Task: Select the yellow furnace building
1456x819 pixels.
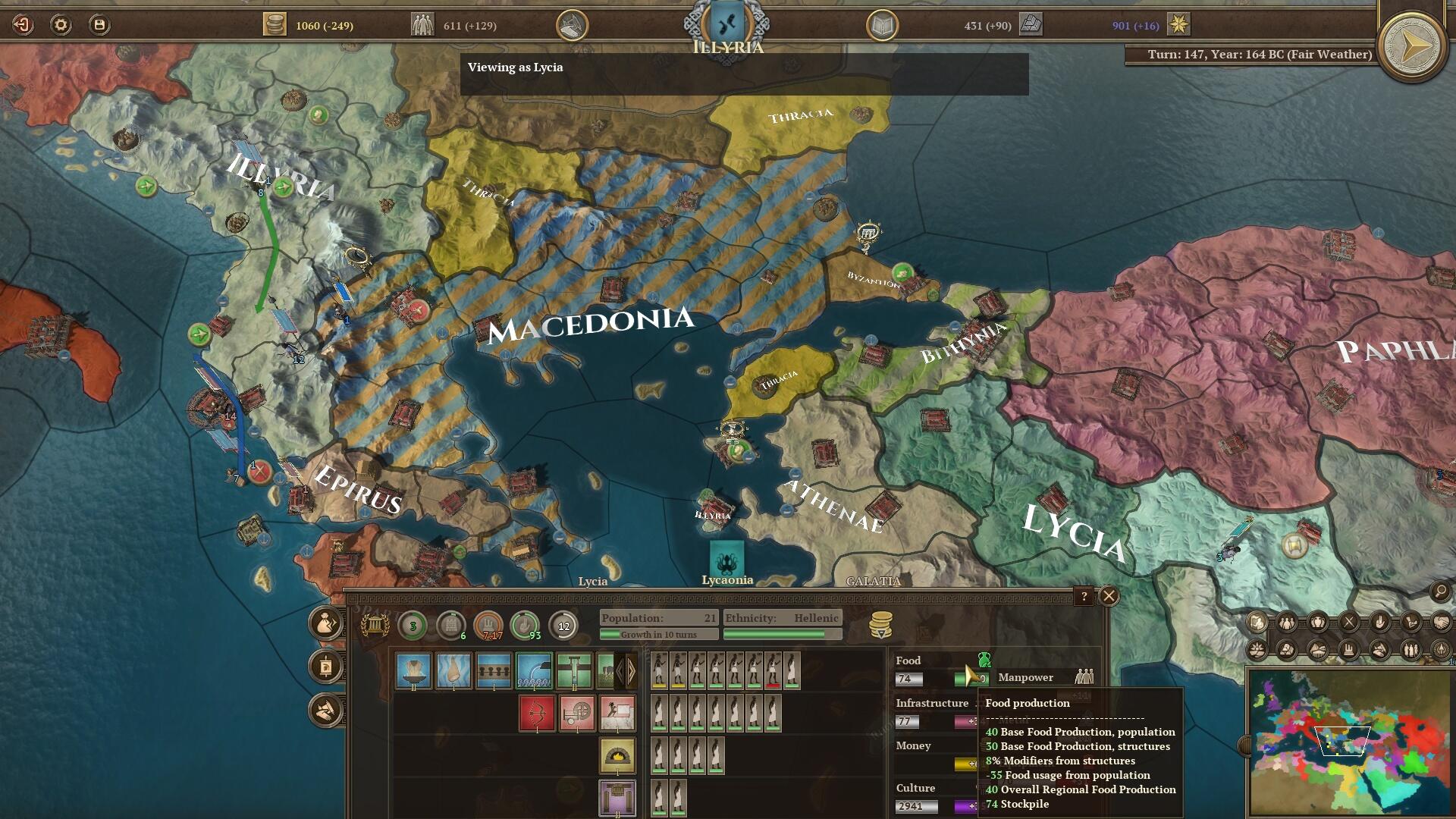Action: coord(617,755)
